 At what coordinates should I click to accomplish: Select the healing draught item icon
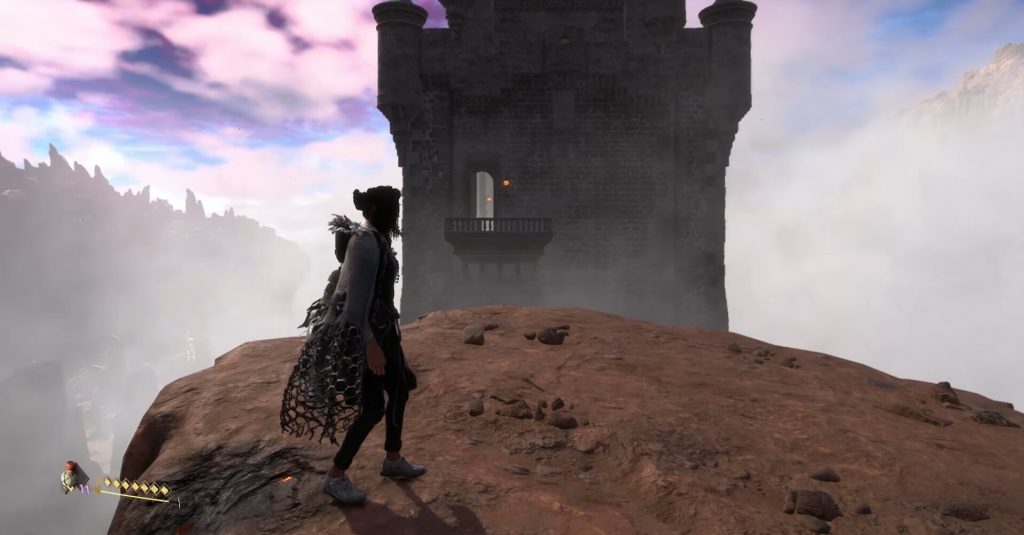[x=71, y=477]
